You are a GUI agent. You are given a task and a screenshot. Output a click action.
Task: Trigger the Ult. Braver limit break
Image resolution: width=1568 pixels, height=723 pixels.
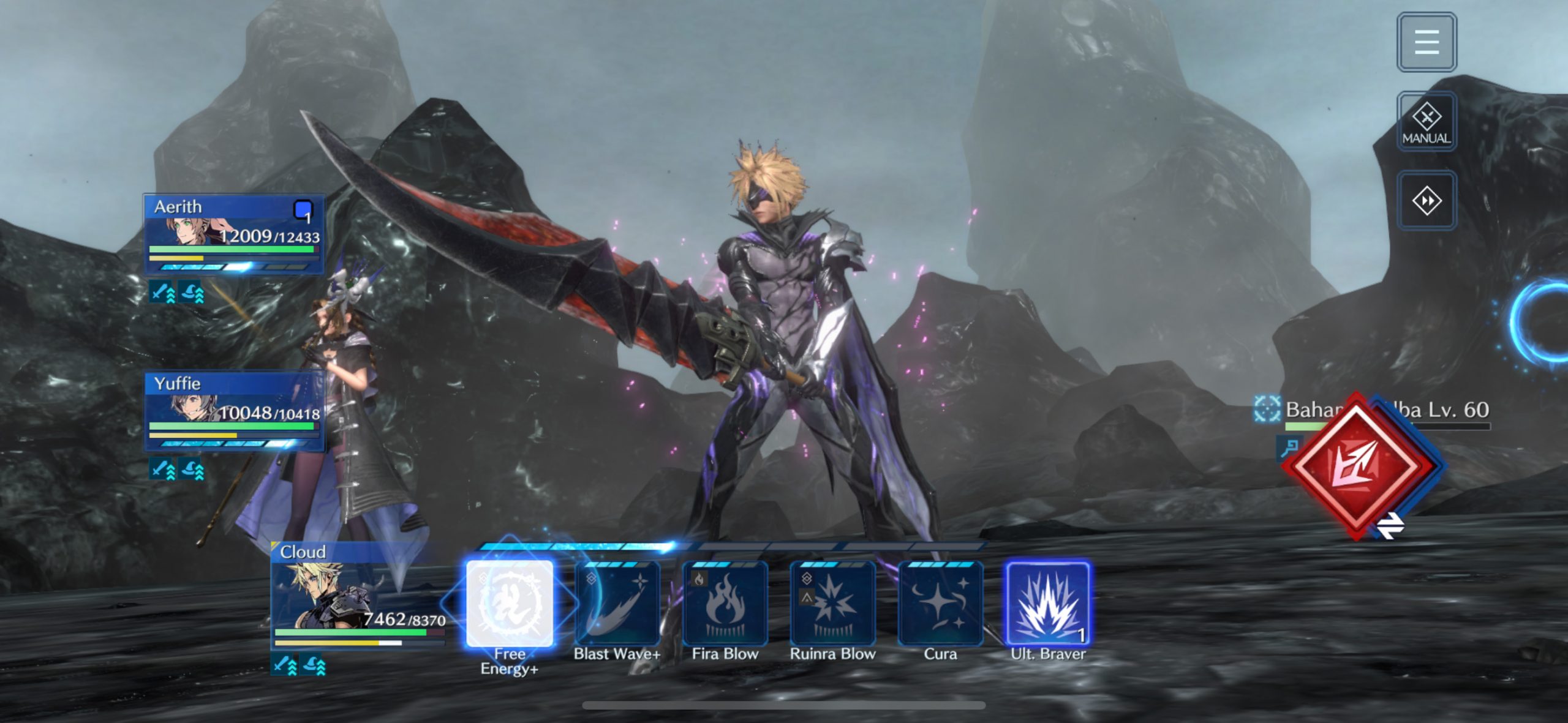tap(1048, 604)
